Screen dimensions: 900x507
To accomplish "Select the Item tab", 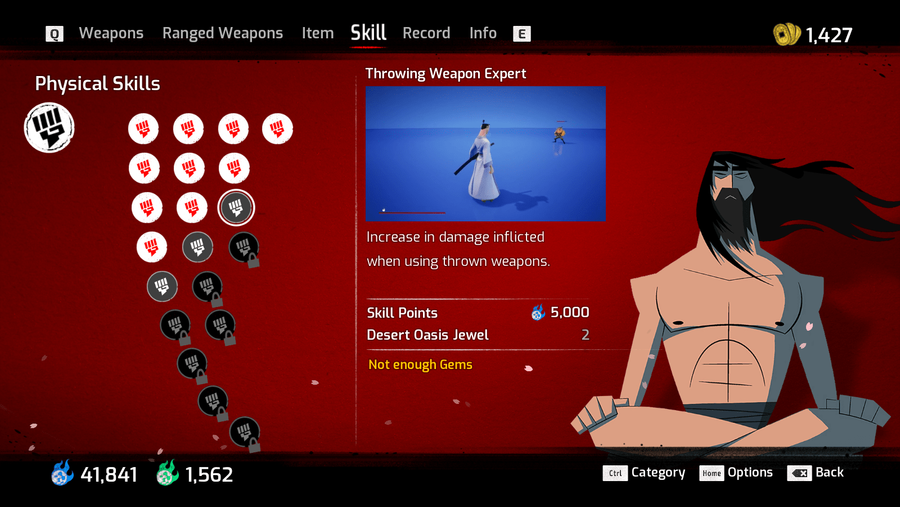I will coord(317,33).
